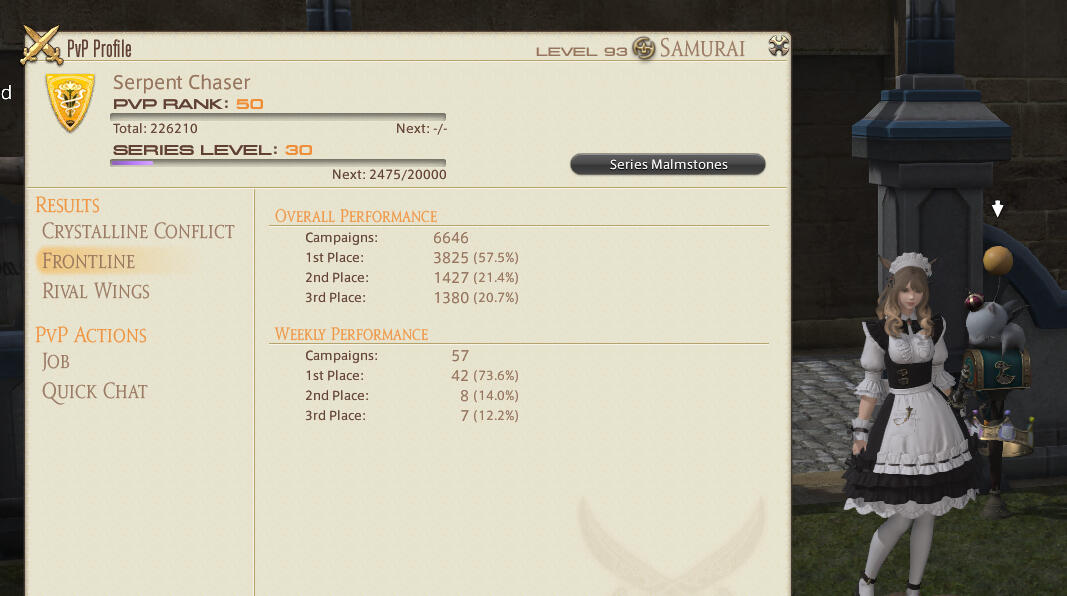Click the Serpent Chaser rank emblem
Image resolution: width=1067 pixels, height=596 pixels.
pyautogui.click(x=70, y=102)
